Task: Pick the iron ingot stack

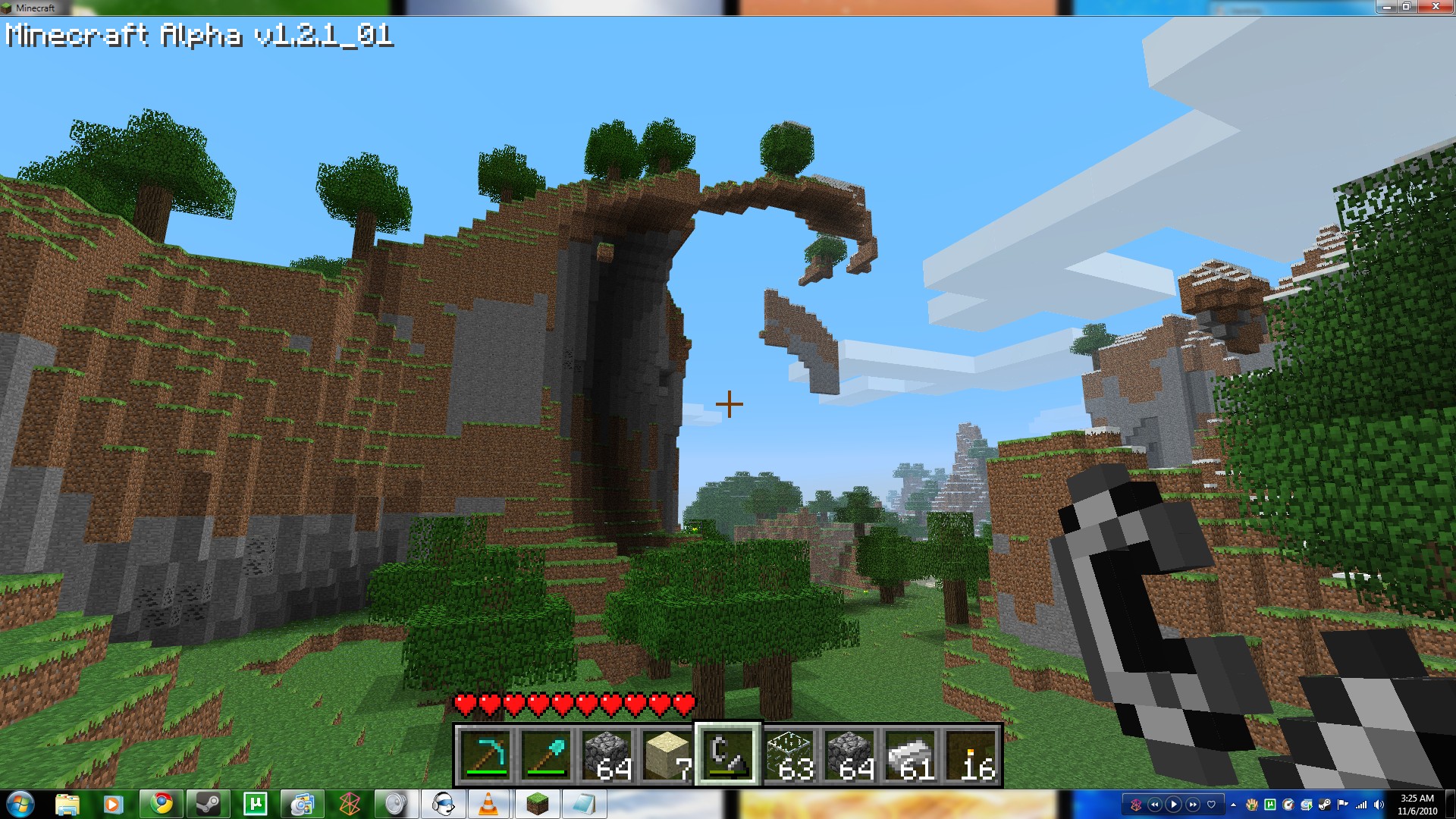Action: click(x=910, y=755)
